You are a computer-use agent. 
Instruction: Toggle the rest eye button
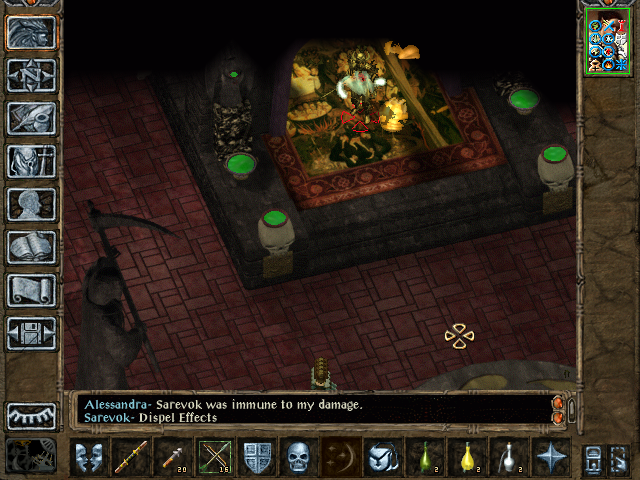pos(32,416)
